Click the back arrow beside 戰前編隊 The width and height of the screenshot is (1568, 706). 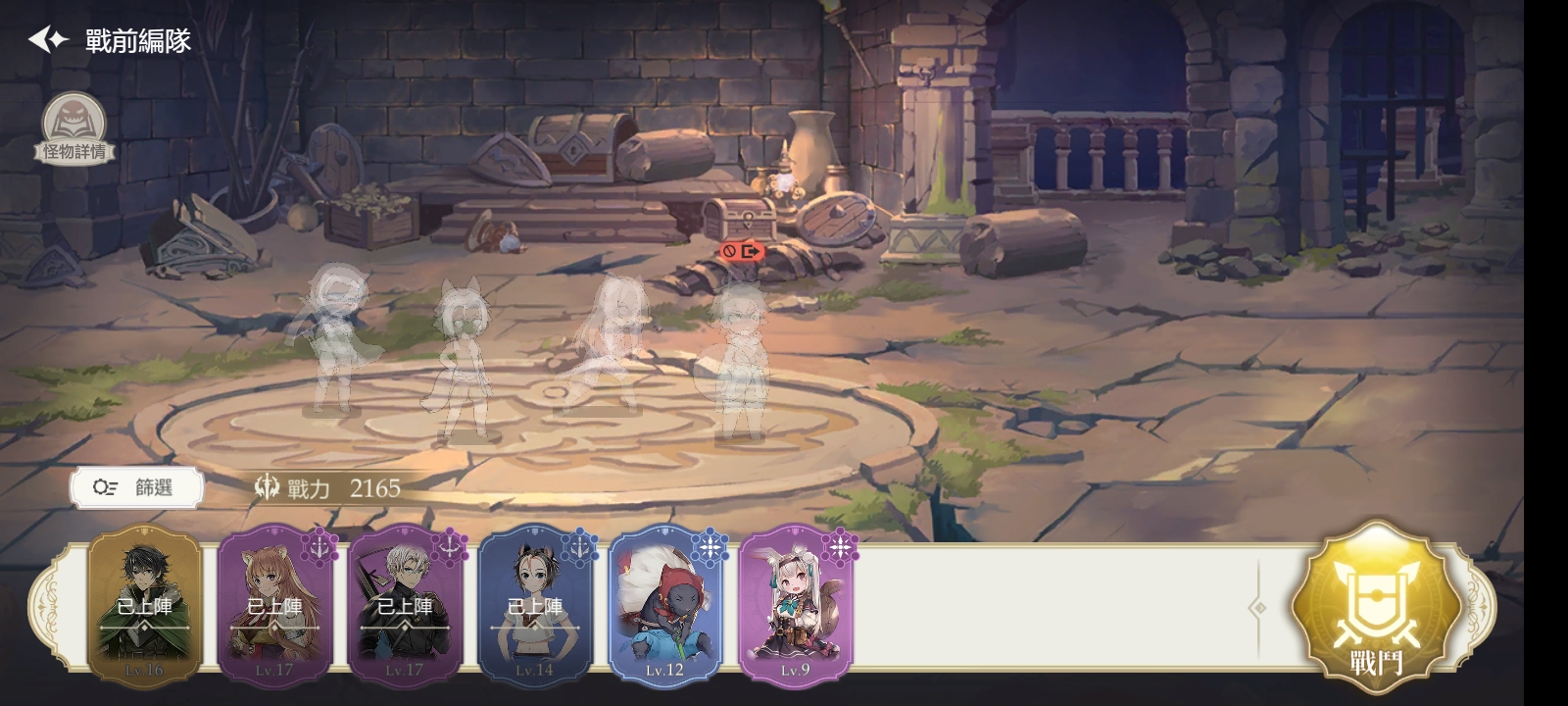pos(42,41)
